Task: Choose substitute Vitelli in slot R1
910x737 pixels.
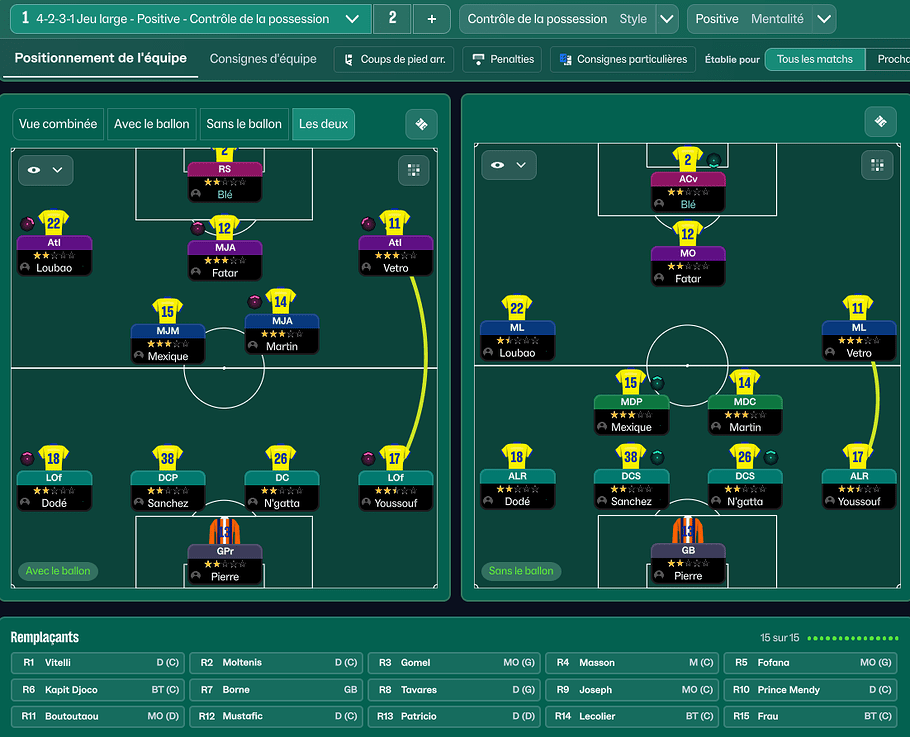Action: coord(97,663)
